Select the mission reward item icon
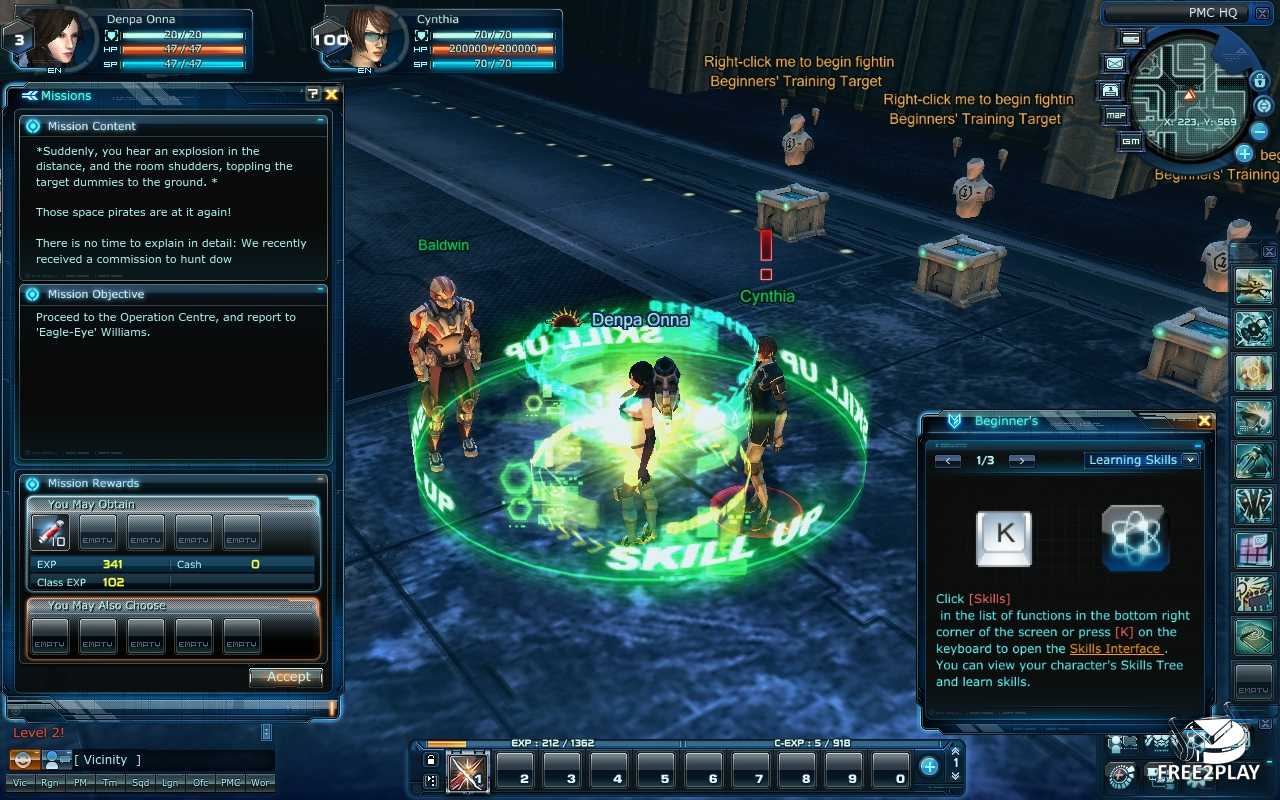The height and width of the screenshot is (800, 1280). (49, 533)
